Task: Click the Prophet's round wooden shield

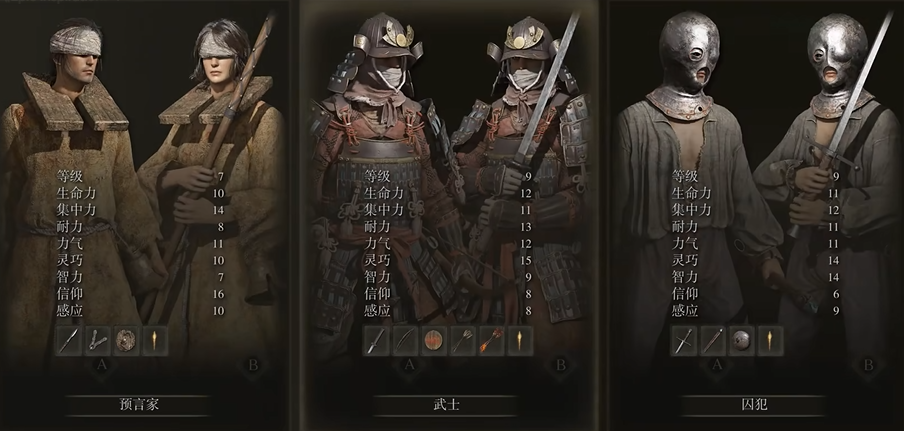Action: click(126, 342)
